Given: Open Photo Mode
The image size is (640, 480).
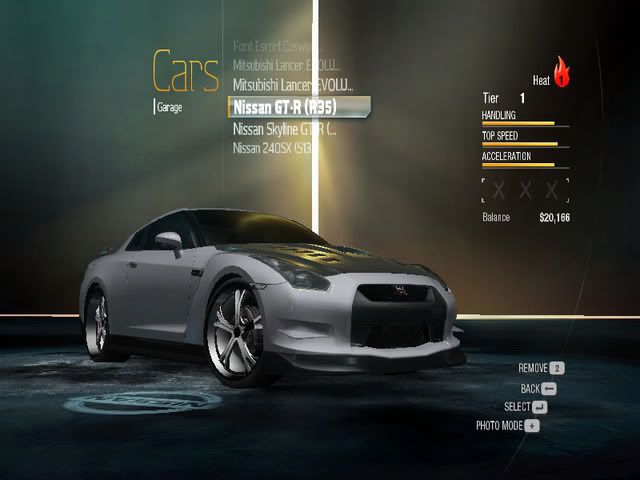Looking at the screenshot, I should (x=508, y=425).
